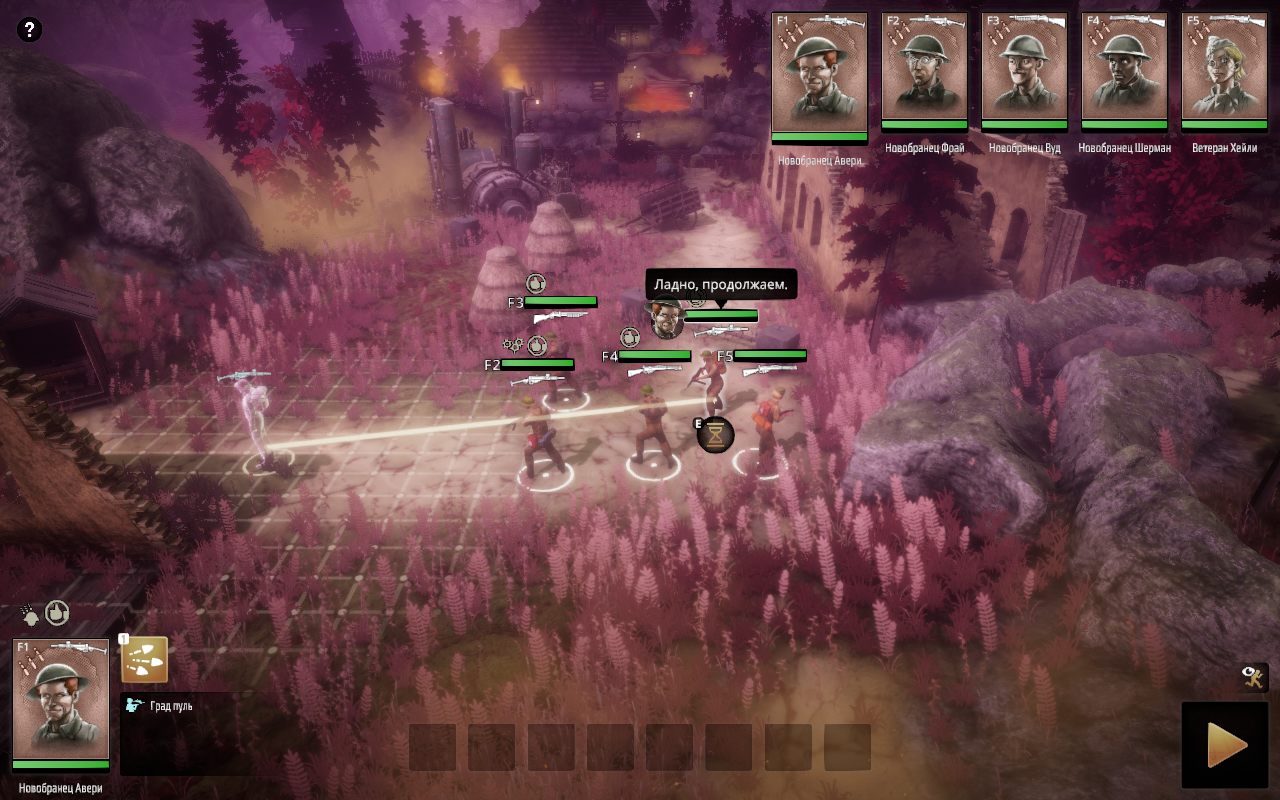The width and height of the screenshot is (1280, 800).
Task: Select Новобранец Авери portrait in squad bar
Action: 819,74
